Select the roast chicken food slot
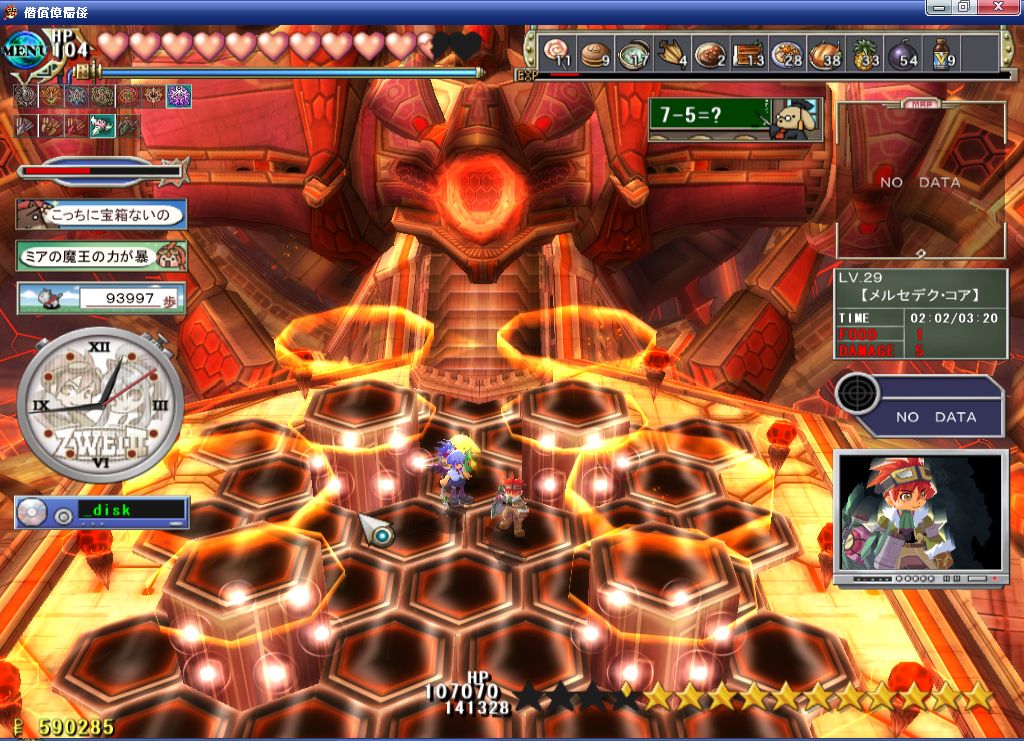This screenshot has height=741, width=1024. click(x=826, y=52)
